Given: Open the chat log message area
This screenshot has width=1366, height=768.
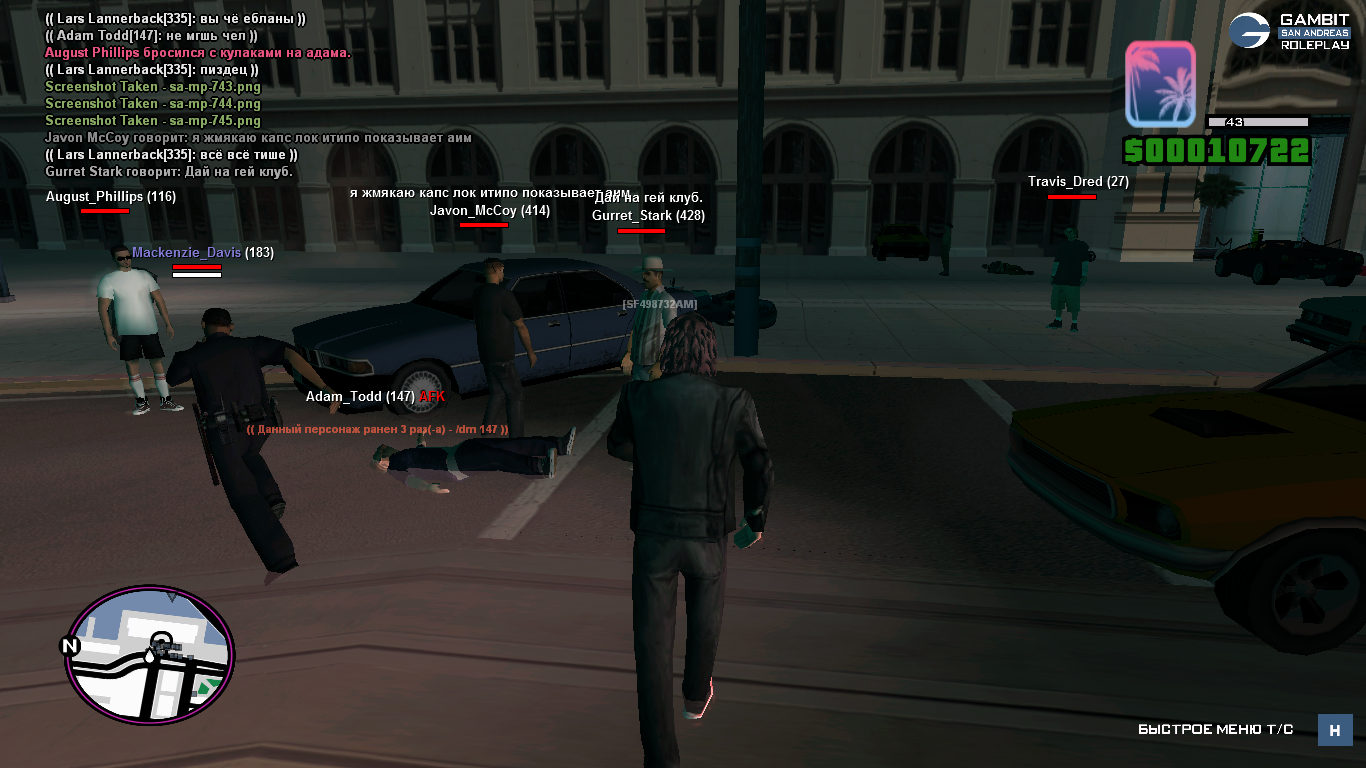Looking at the screenshot, I should pos(258,95).
